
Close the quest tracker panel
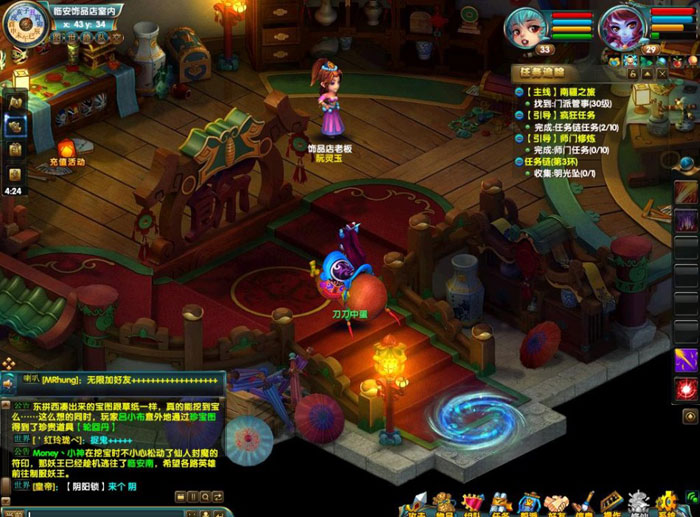pyautogui.click(x=661, y=73)
